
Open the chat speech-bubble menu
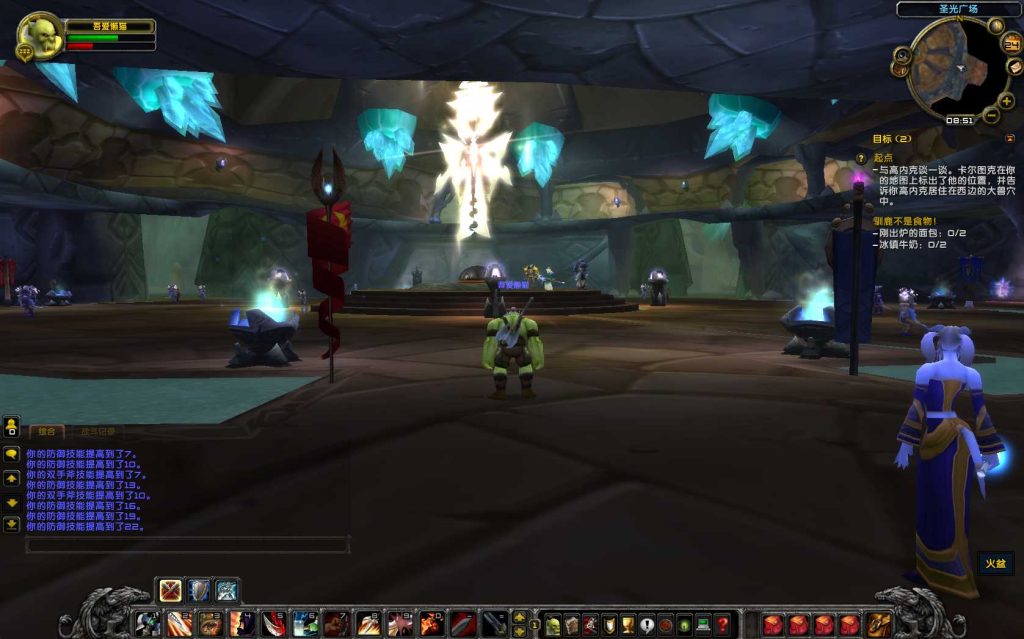click(x=11, y=454)
